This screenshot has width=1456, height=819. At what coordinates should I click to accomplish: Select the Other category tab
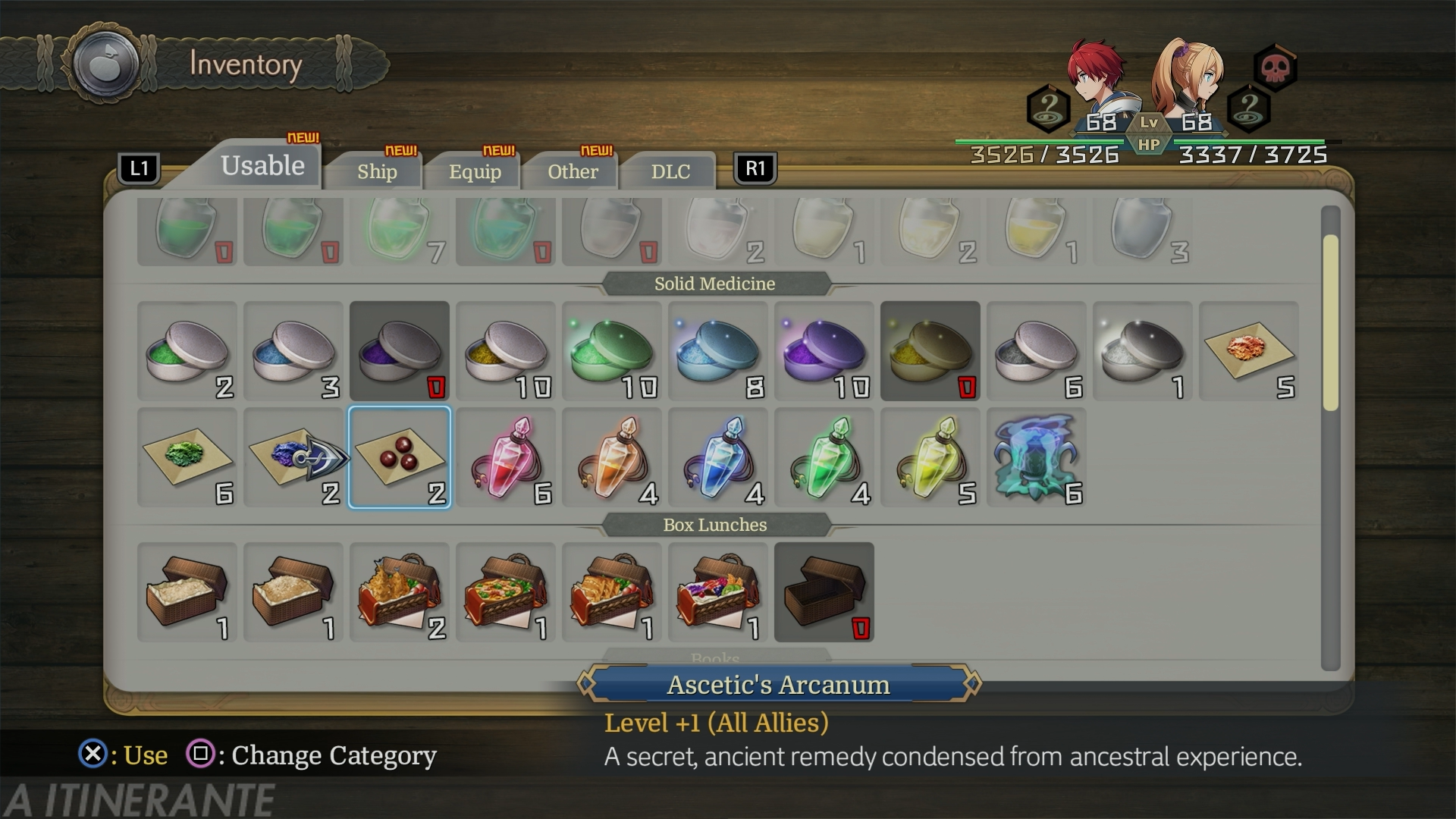tap(573, 171)
